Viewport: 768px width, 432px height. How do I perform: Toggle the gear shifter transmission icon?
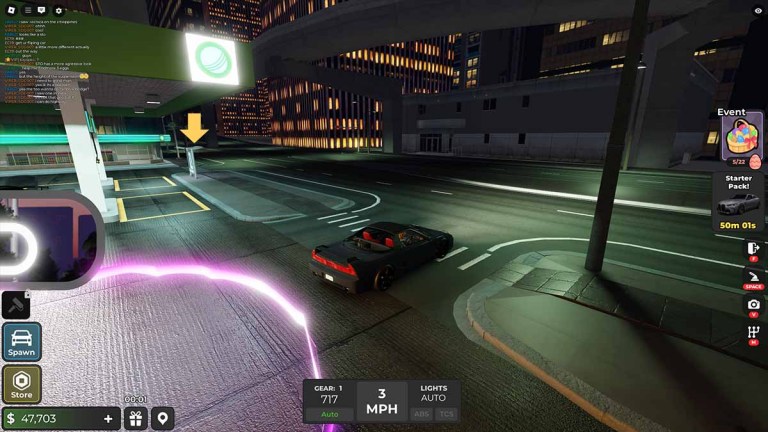(753, 332)
